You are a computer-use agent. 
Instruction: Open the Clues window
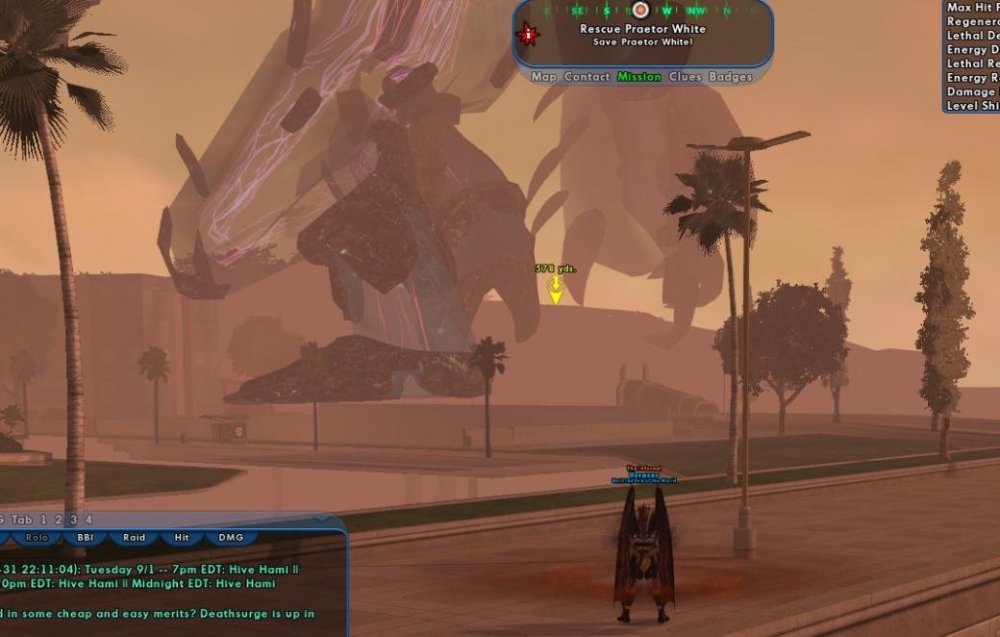click(x=685, y=77)
